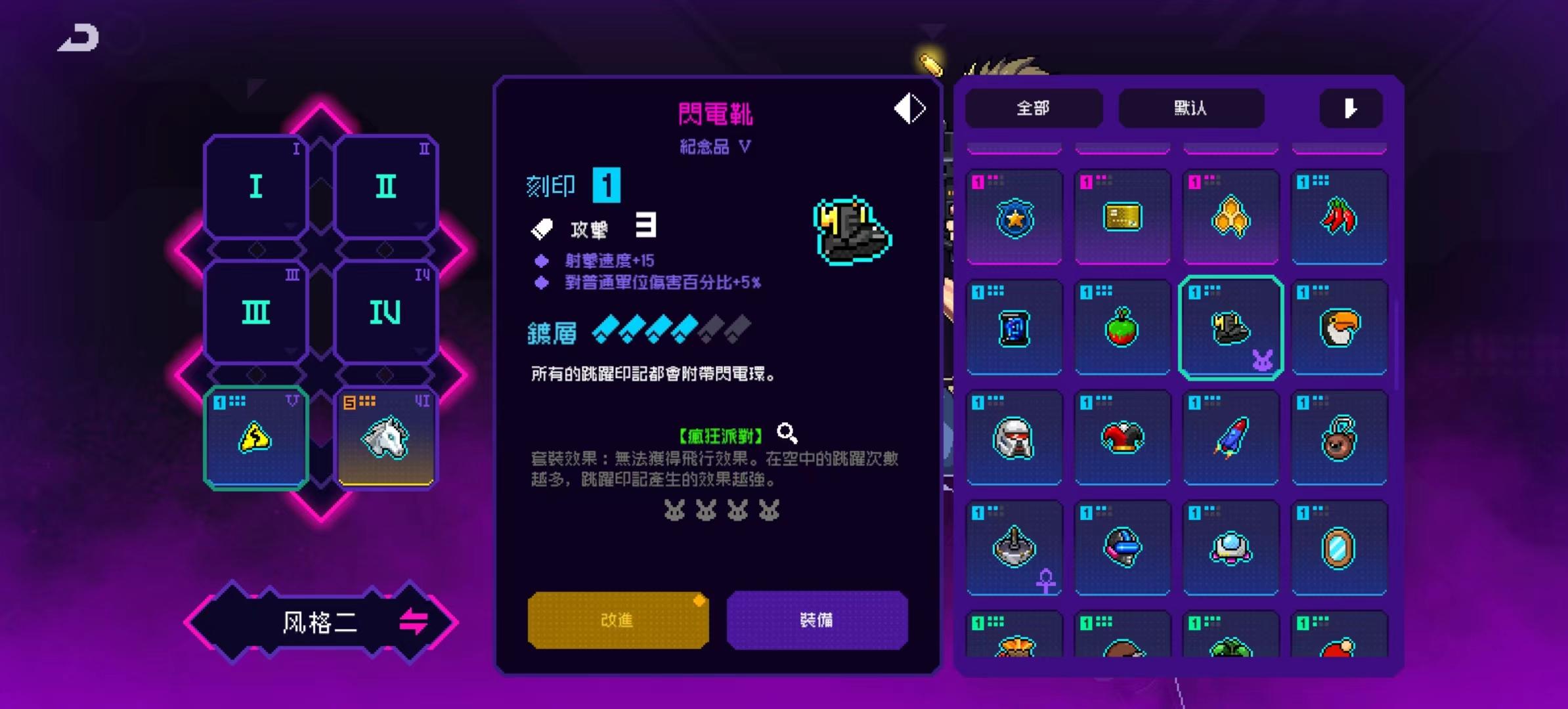
Task: Select the honeycomb item
Action: pyautogui.click(x=1231, y=217)
